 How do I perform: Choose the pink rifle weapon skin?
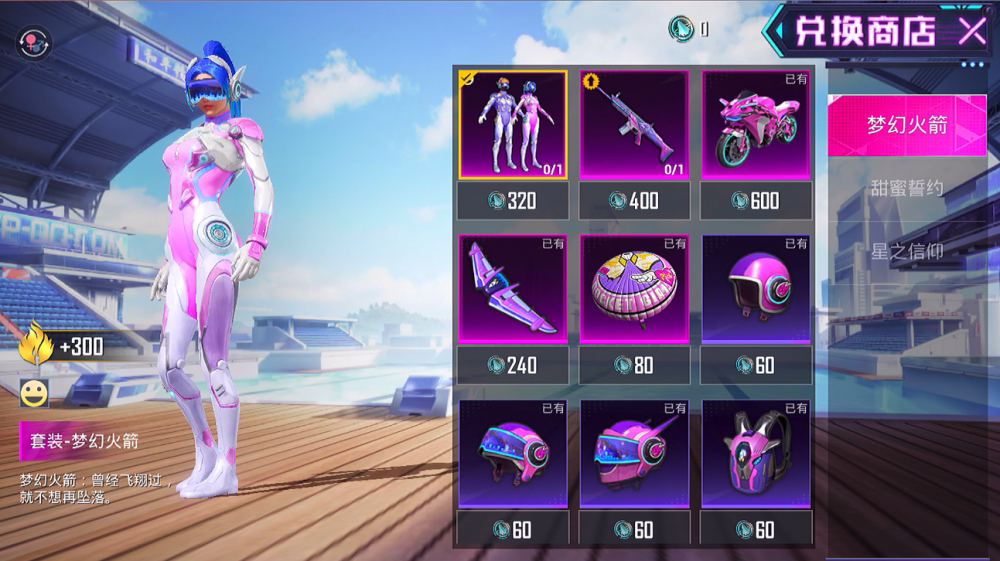[x=634, y=125]
